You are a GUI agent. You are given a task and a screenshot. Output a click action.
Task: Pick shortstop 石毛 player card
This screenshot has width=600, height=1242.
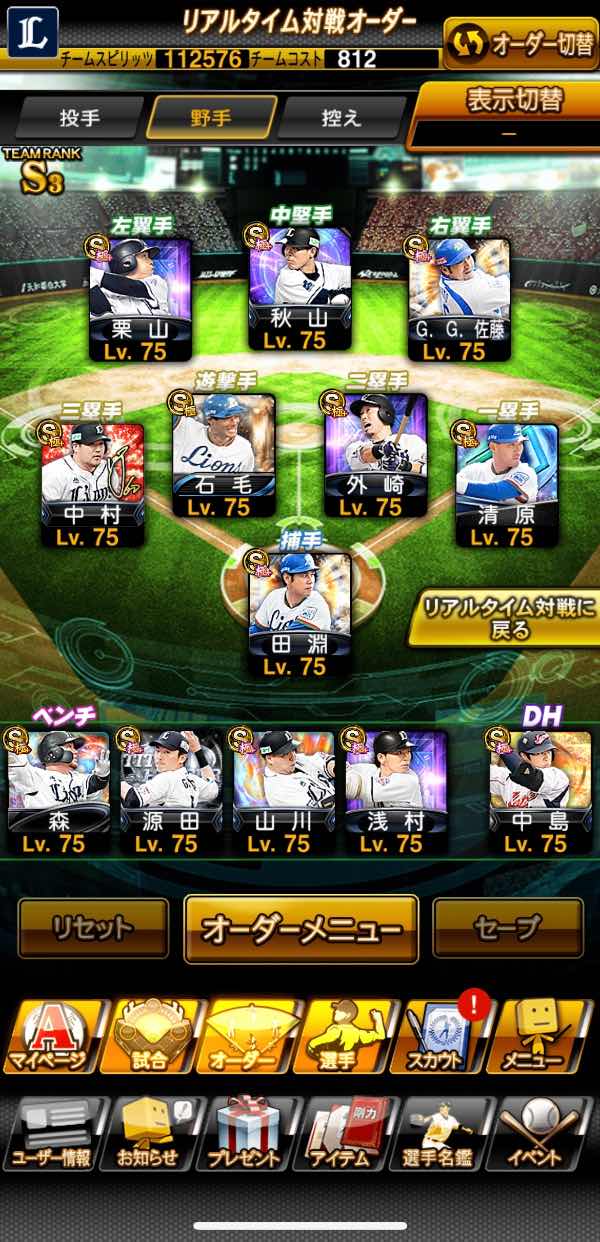pyautogui.click(x=224, y=456)
